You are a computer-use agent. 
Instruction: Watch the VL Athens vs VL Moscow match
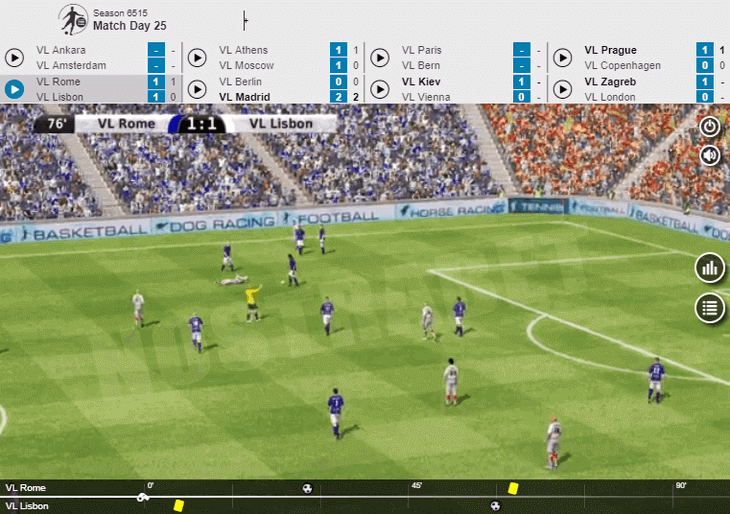point(198,57)
